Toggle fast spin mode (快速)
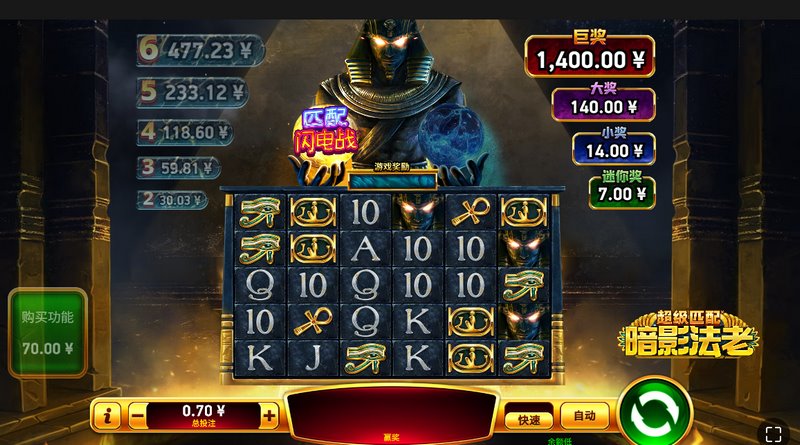Image resolution: width=800 pixels, height=445 pixels. [528, 419]
